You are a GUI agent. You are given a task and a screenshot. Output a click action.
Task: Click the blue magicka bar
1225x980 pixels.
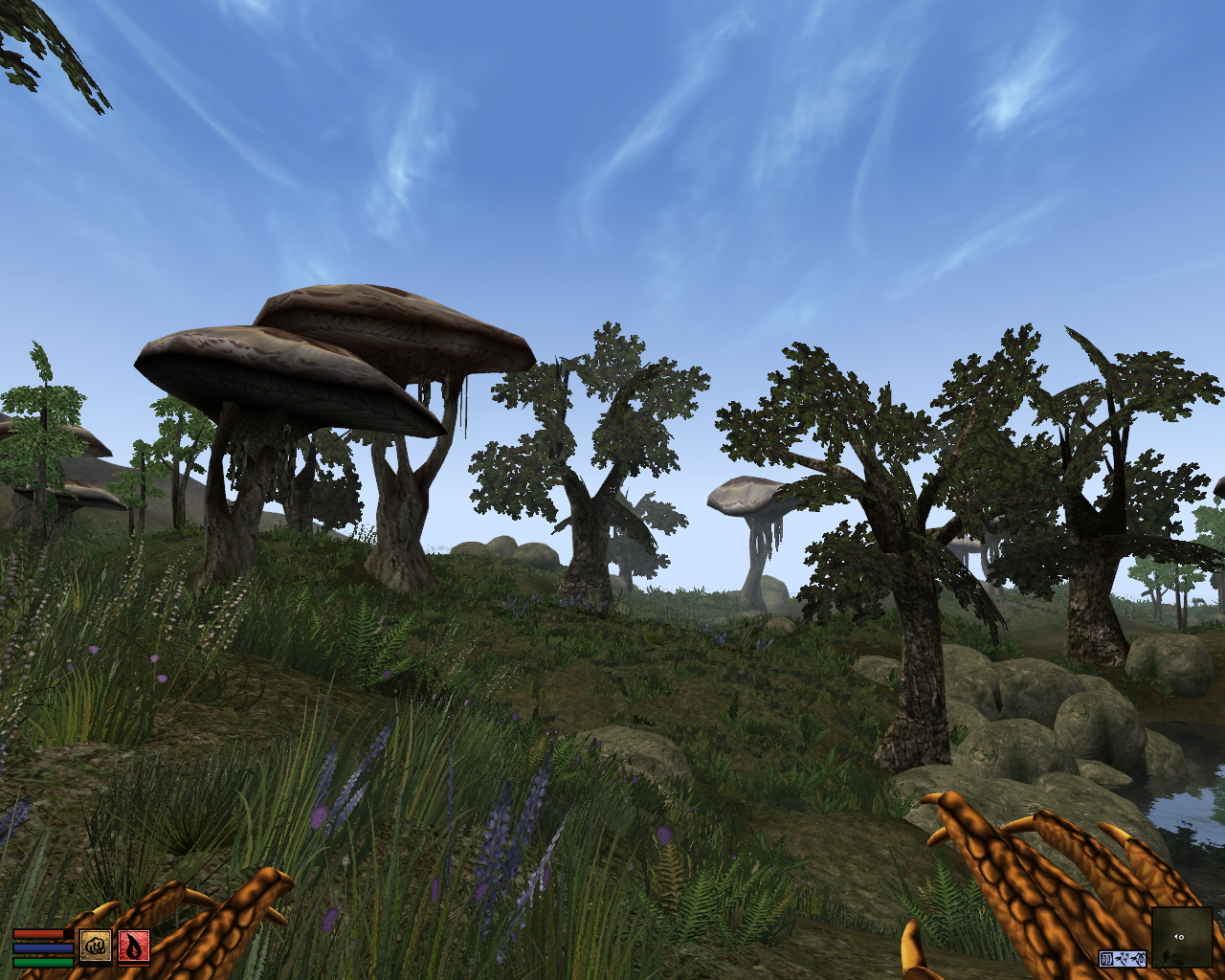pos(43,947)
